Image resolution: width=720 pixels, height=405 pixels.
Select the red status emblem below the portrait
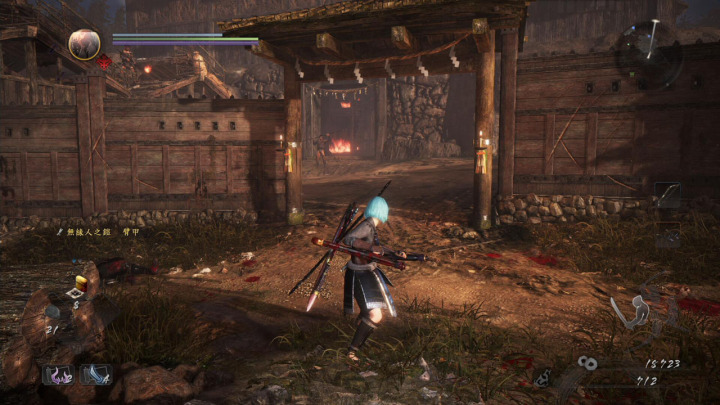point(104,62)
